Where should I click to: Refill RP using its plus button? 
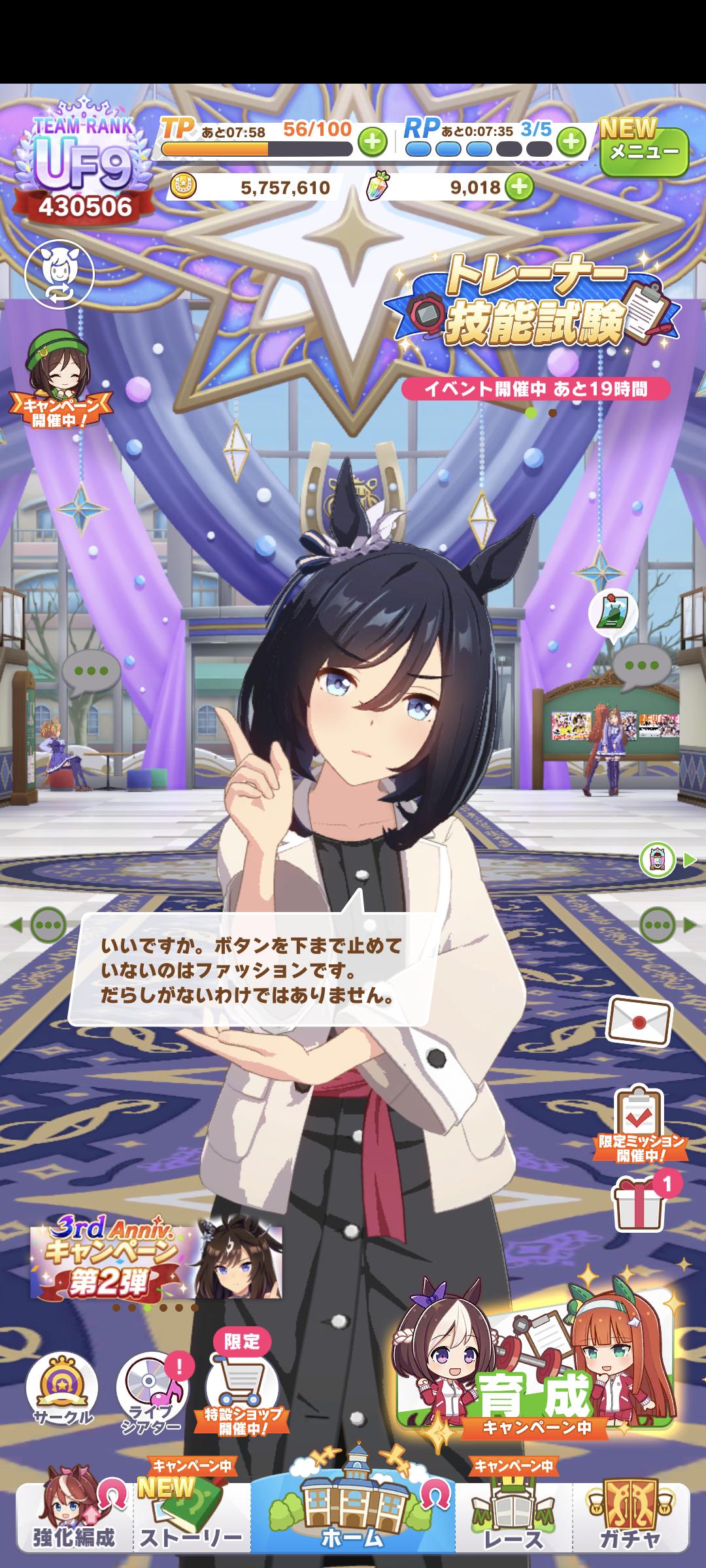(x=571, y=141)
